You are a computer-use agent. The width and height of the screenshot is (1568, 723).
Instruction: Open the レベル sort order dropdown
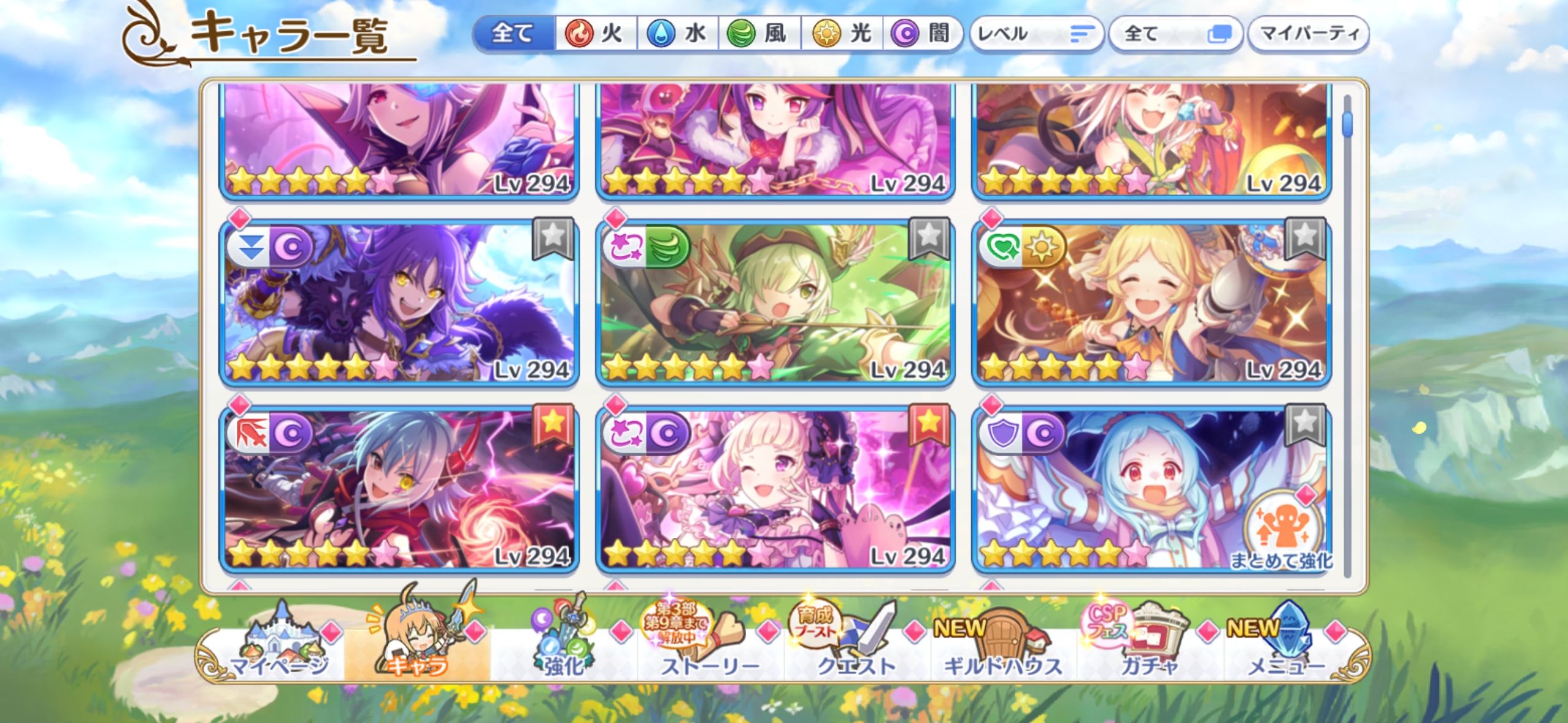coord(1036,34)
